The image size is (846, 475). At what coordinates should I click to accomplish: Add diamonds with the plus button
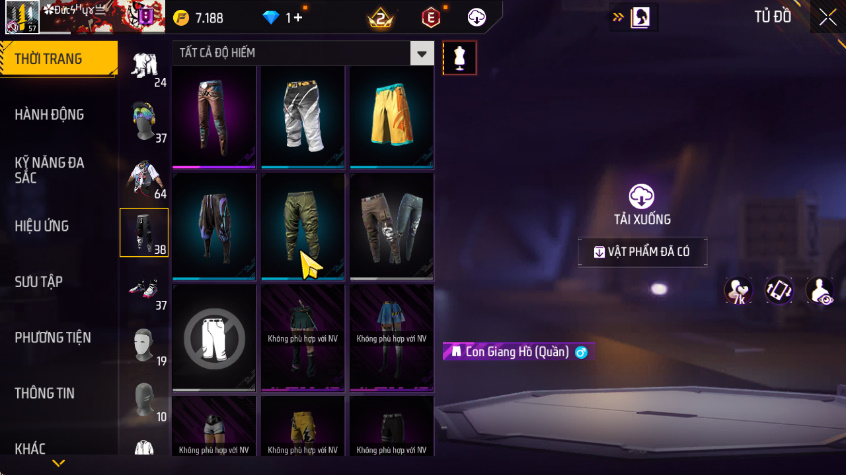point(298,18)
